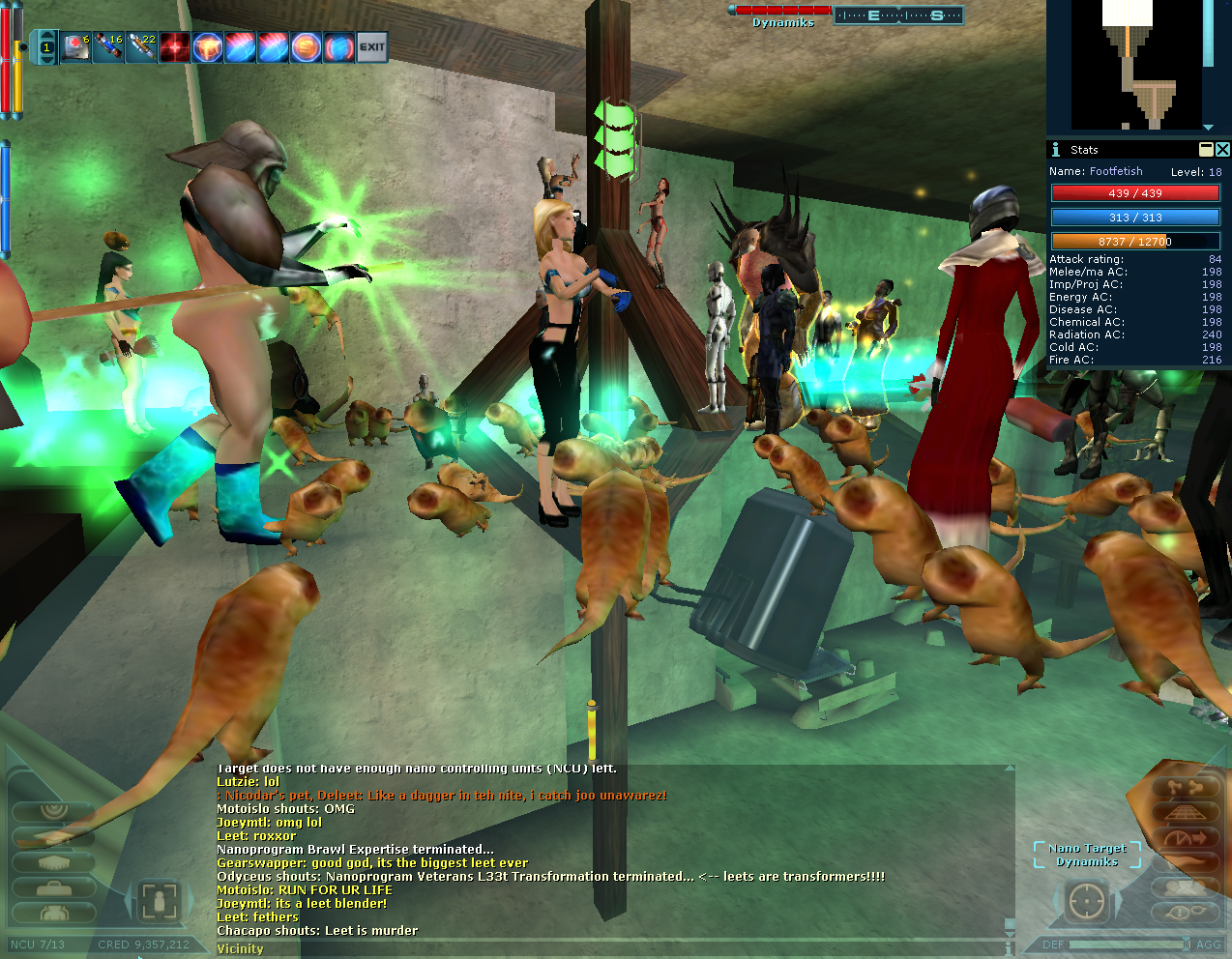Click the hotbar page number selector
Screen dimensions: 1232x959
click(x=46, y=47)
